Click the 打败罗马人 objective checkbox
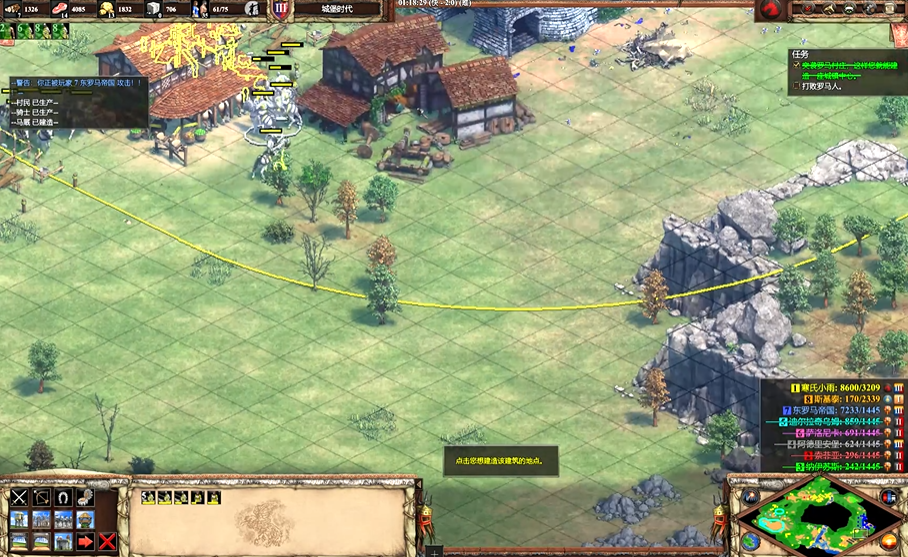908x557 pixels. [x=797, y=86]
